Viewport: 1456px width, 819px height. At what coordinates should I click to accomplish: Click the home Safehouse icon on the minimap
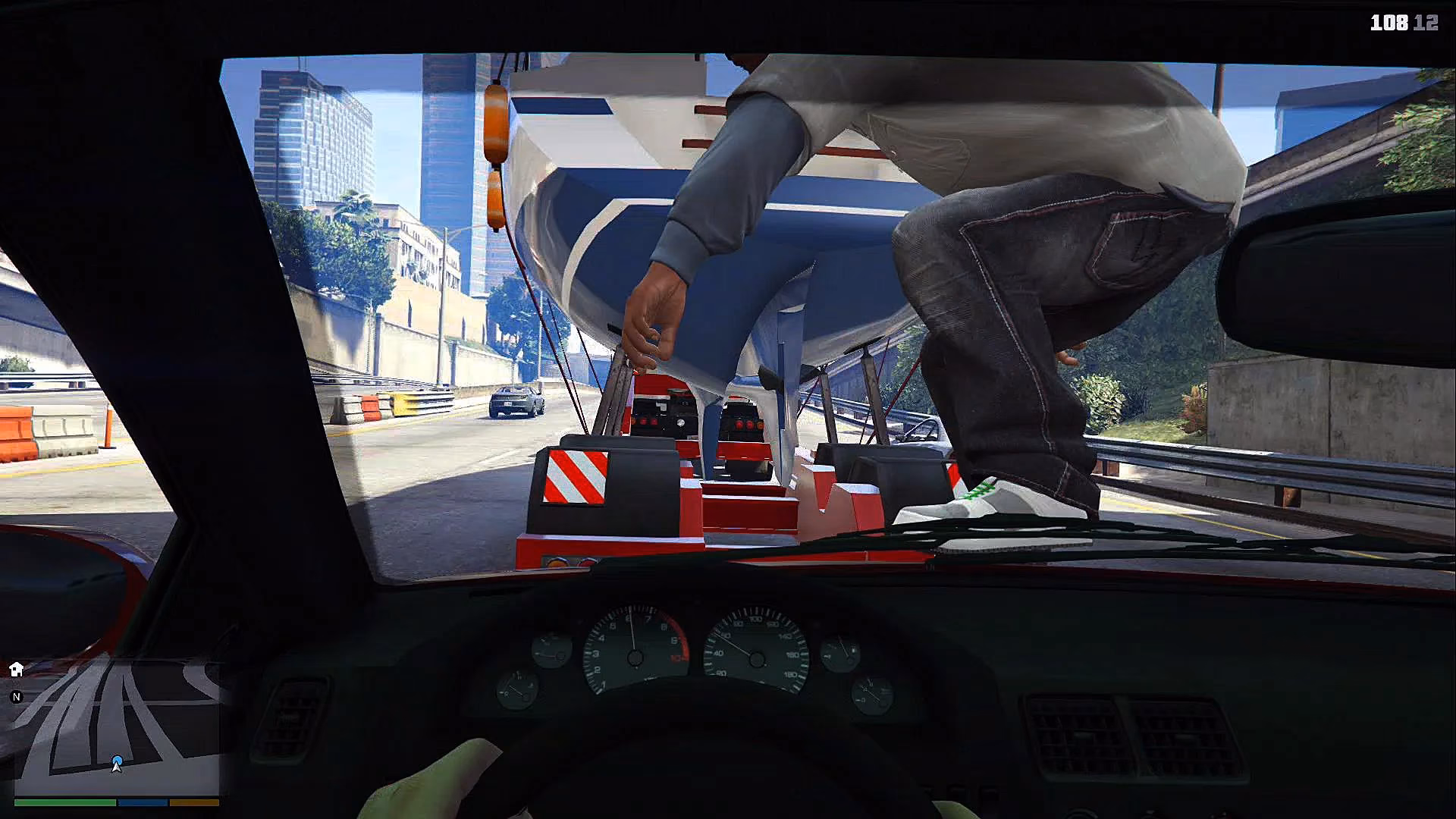click(x=15, y=667)
